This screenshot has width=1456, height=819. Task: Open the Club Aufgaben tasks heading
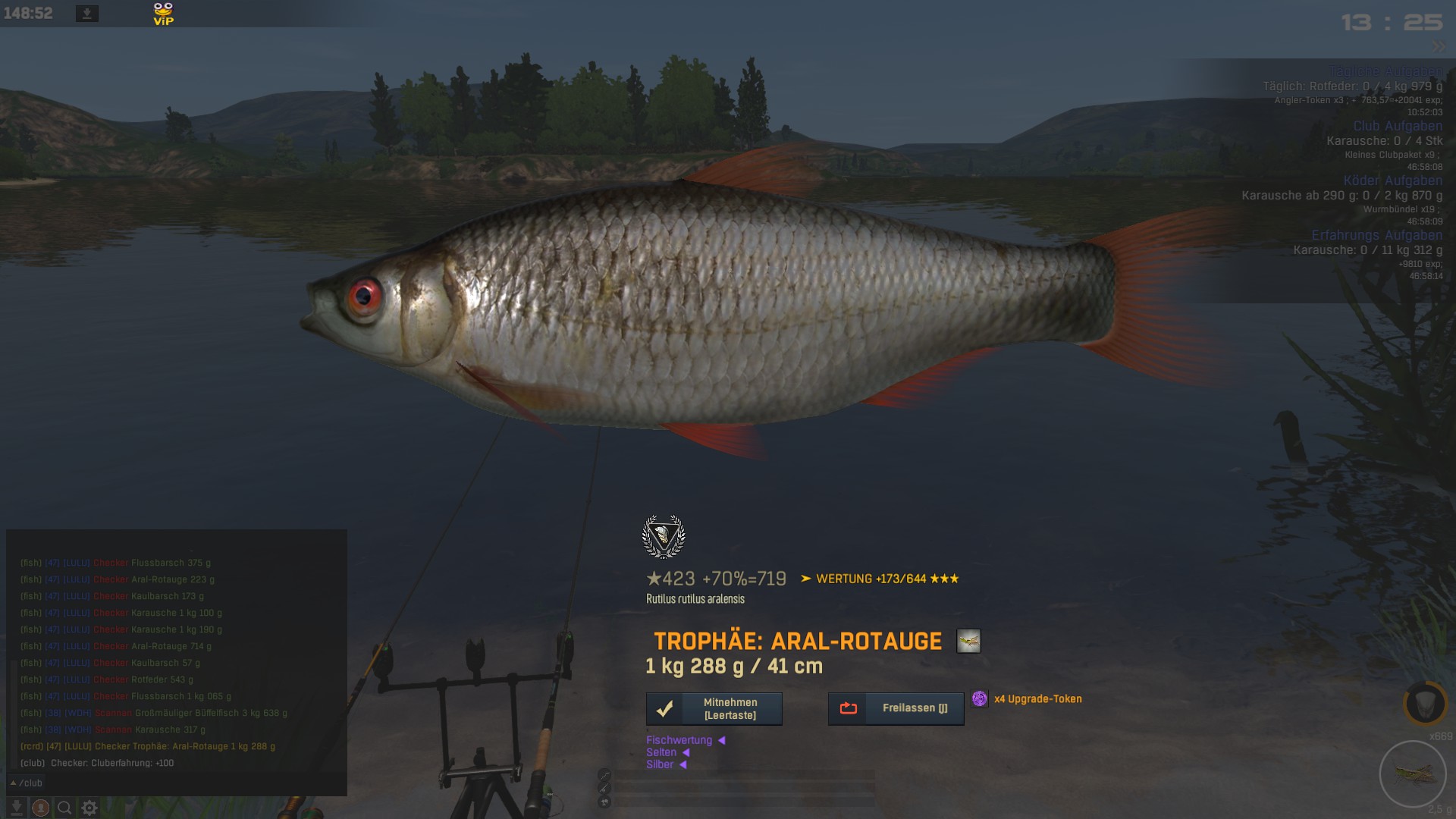pyautogui.click(x=1398, y=126)
